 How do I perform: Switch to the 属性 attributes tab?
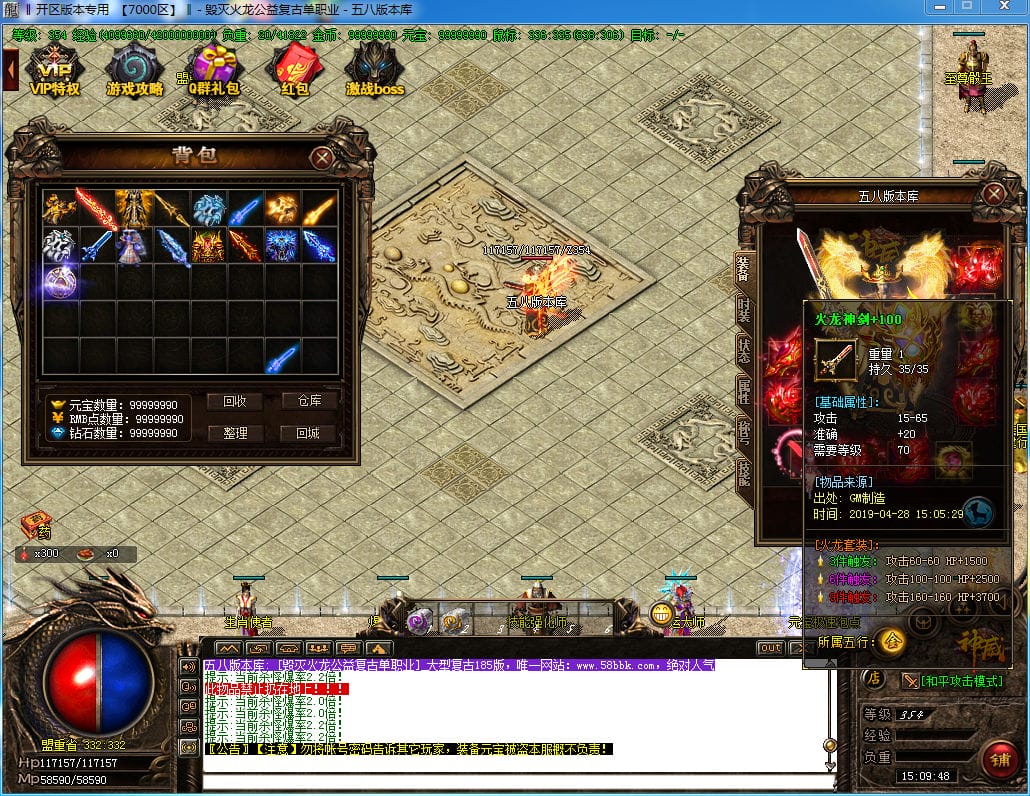tap(744, 391)
